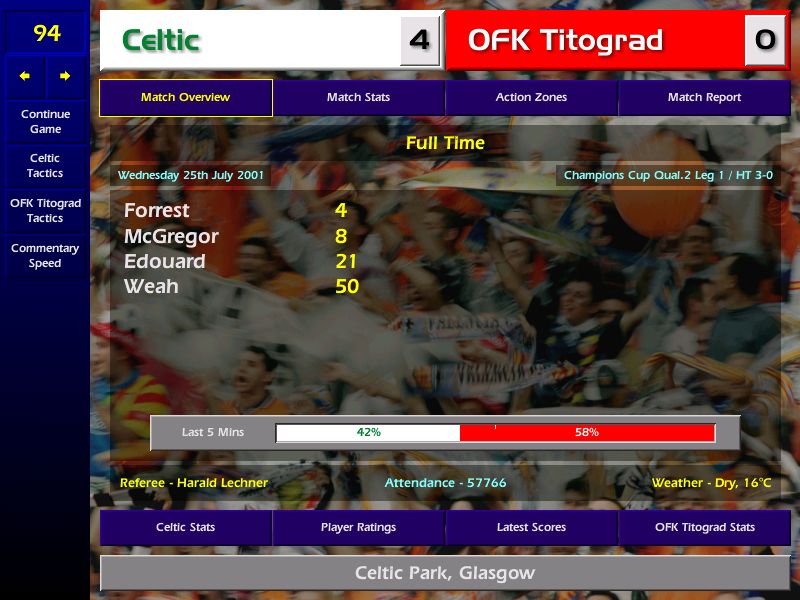Switch to the Match Overview tab
Viewport: 800px width, 600px height.
pos(185,97)
